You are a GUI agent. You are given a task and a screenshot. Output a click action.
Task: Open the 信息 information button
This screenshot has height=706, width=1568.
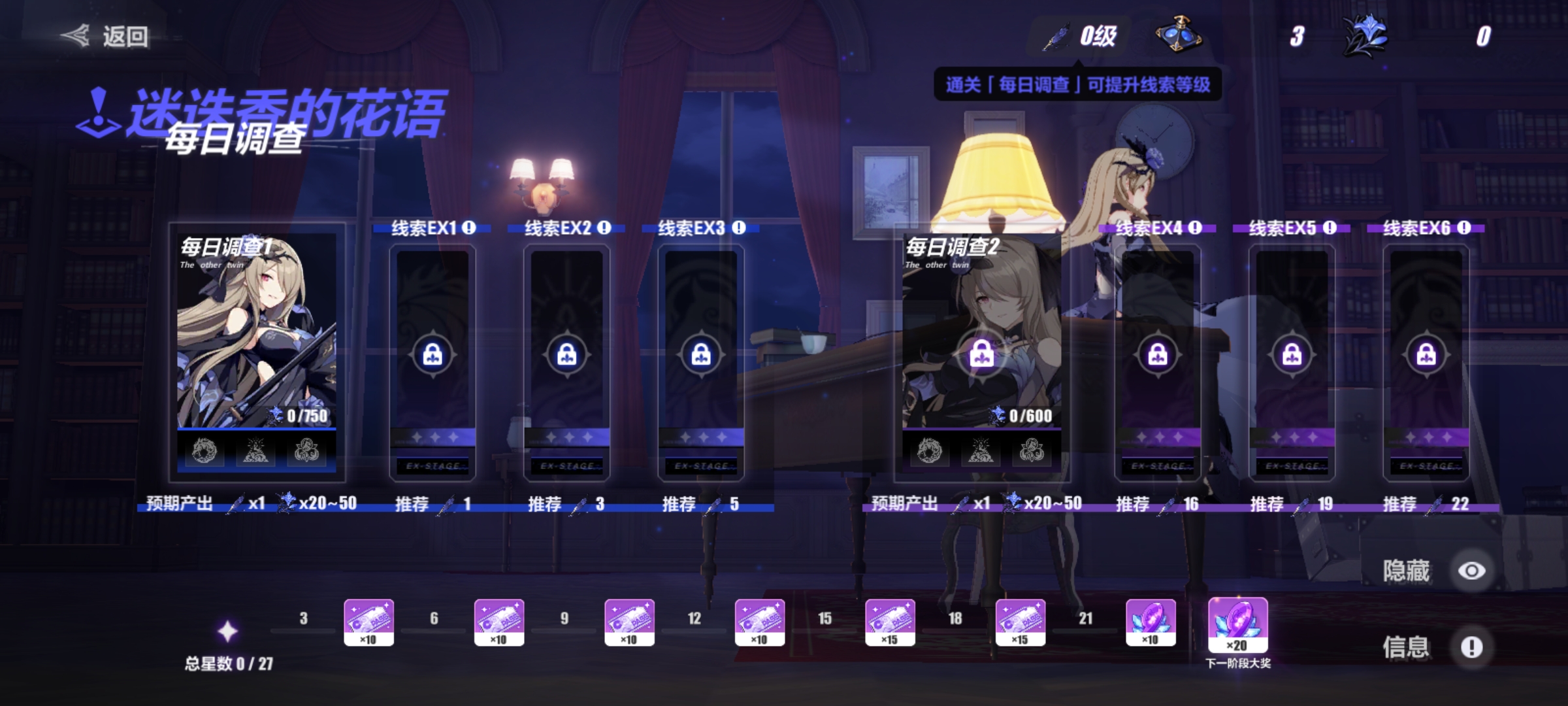coord(1471,647)
